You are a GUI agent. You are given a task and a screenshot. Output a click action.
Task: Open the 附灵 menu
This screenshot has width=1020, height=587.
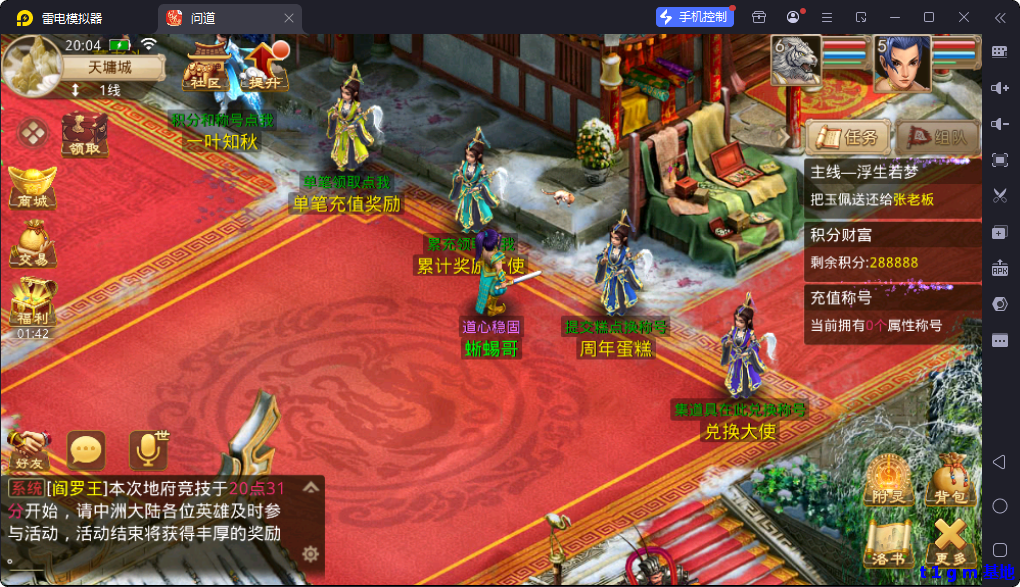click(x=885, y=479)
